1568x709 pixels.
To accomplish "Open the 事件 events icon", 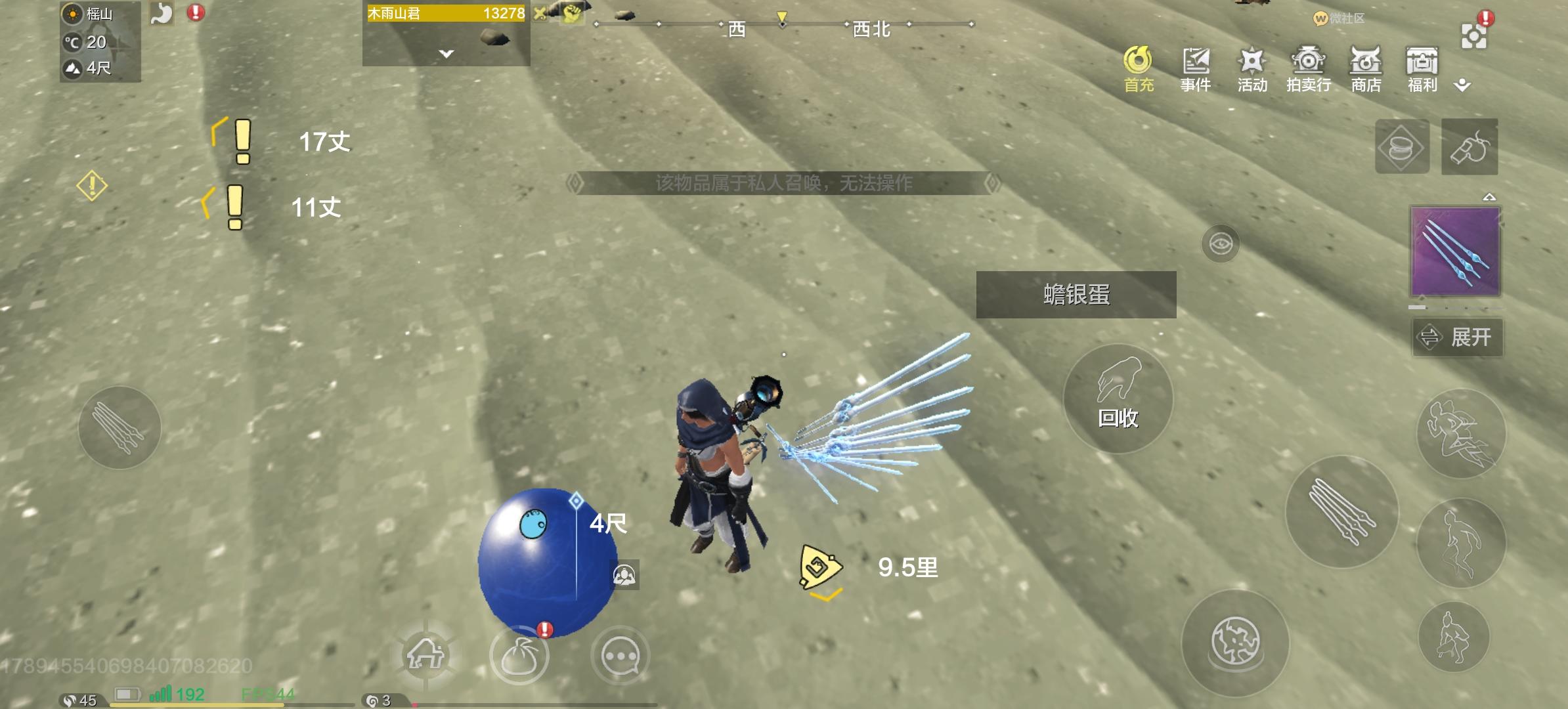I will 1196,68.
